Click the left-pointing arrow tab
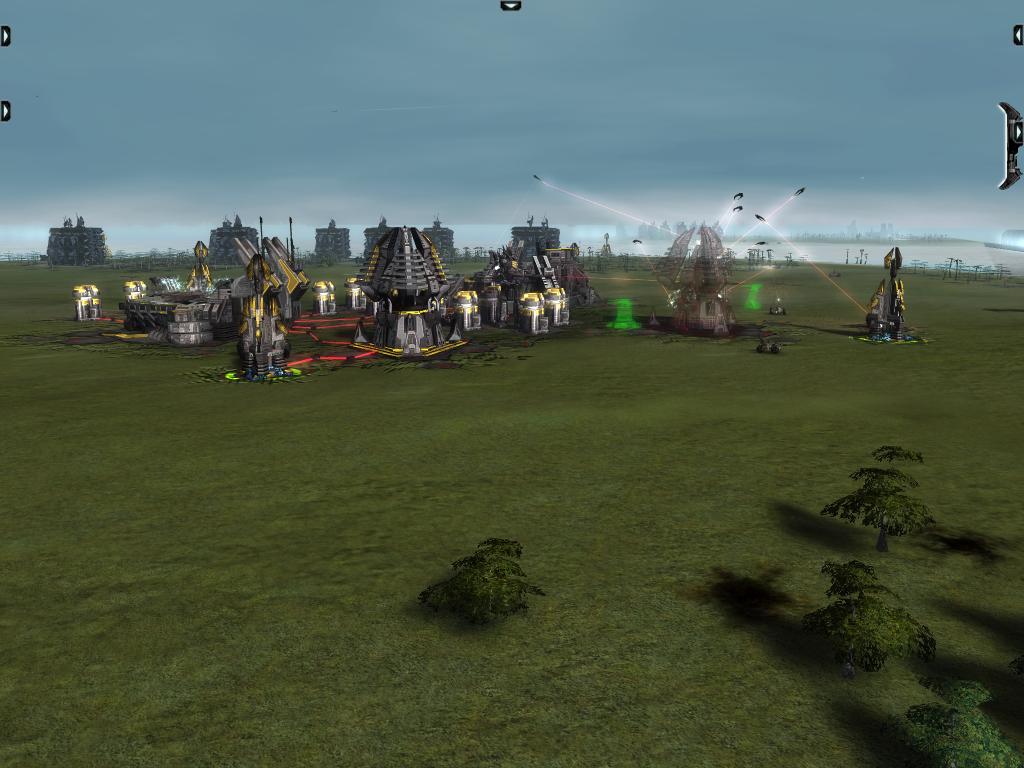1024x768 pixels. [1018, 35]
